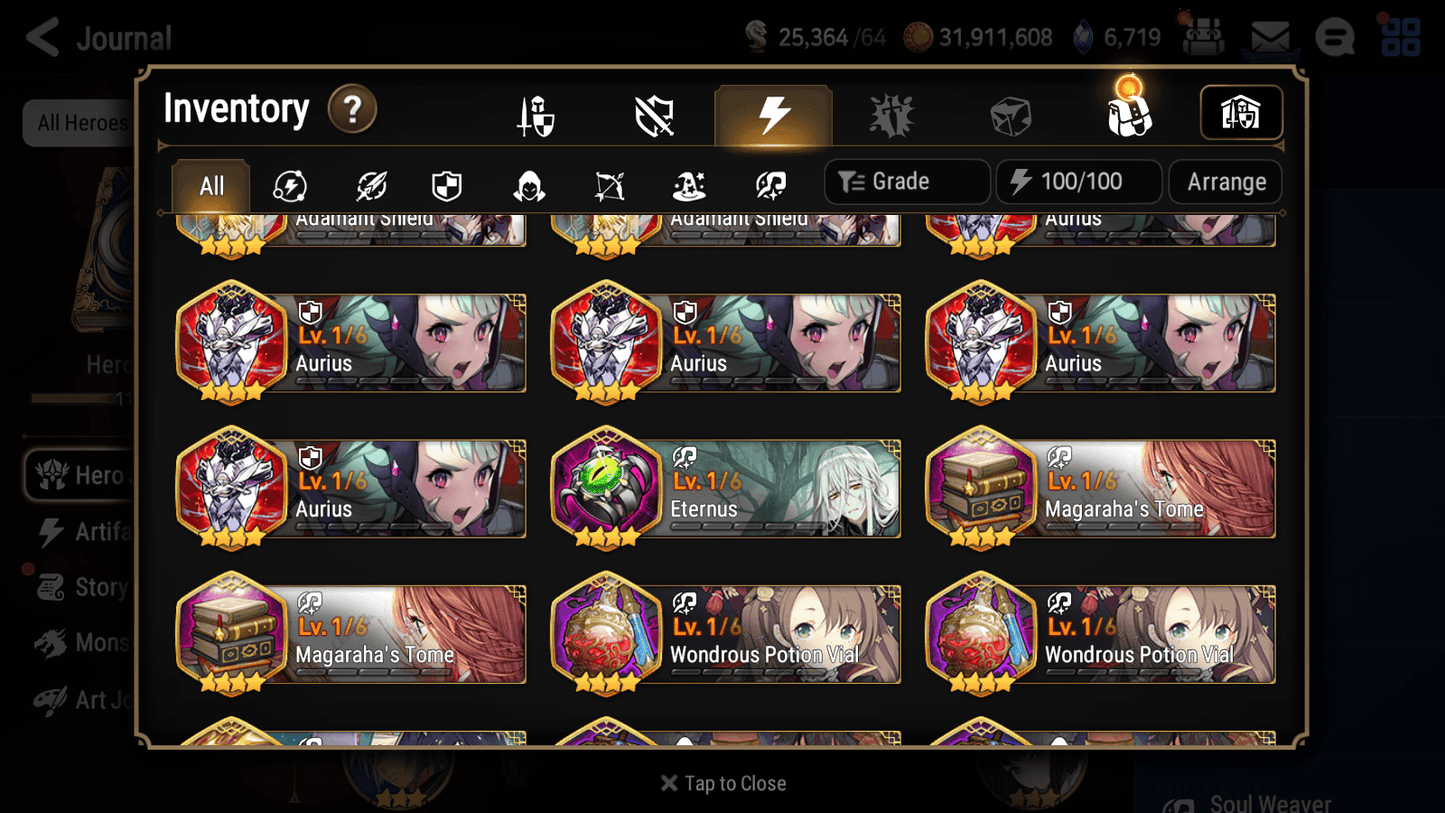Toggle the All class filter
The image size is (1445, 813).
tap(209, 184)
